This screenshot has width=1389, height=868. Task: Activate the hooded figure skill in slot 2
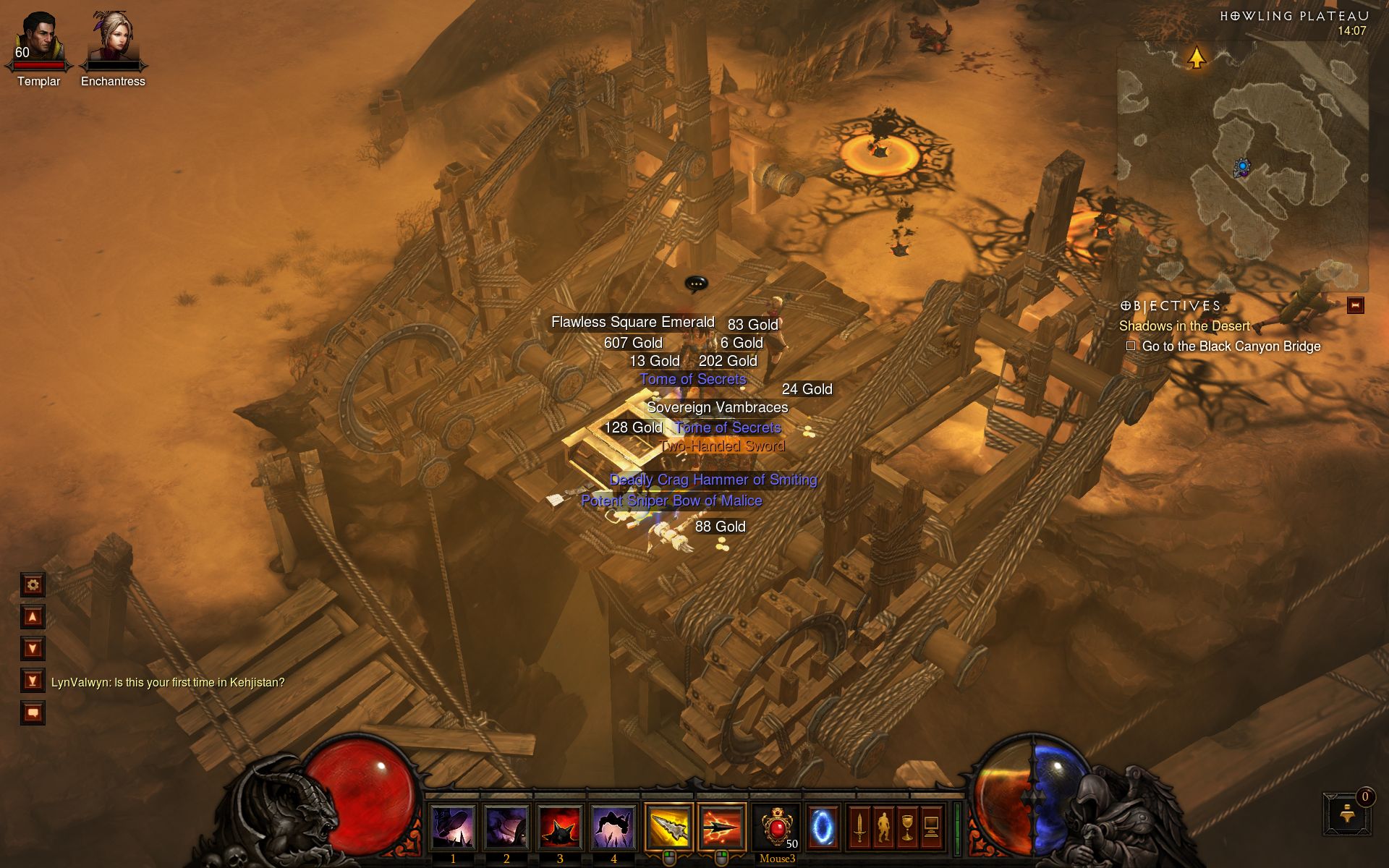506,827
